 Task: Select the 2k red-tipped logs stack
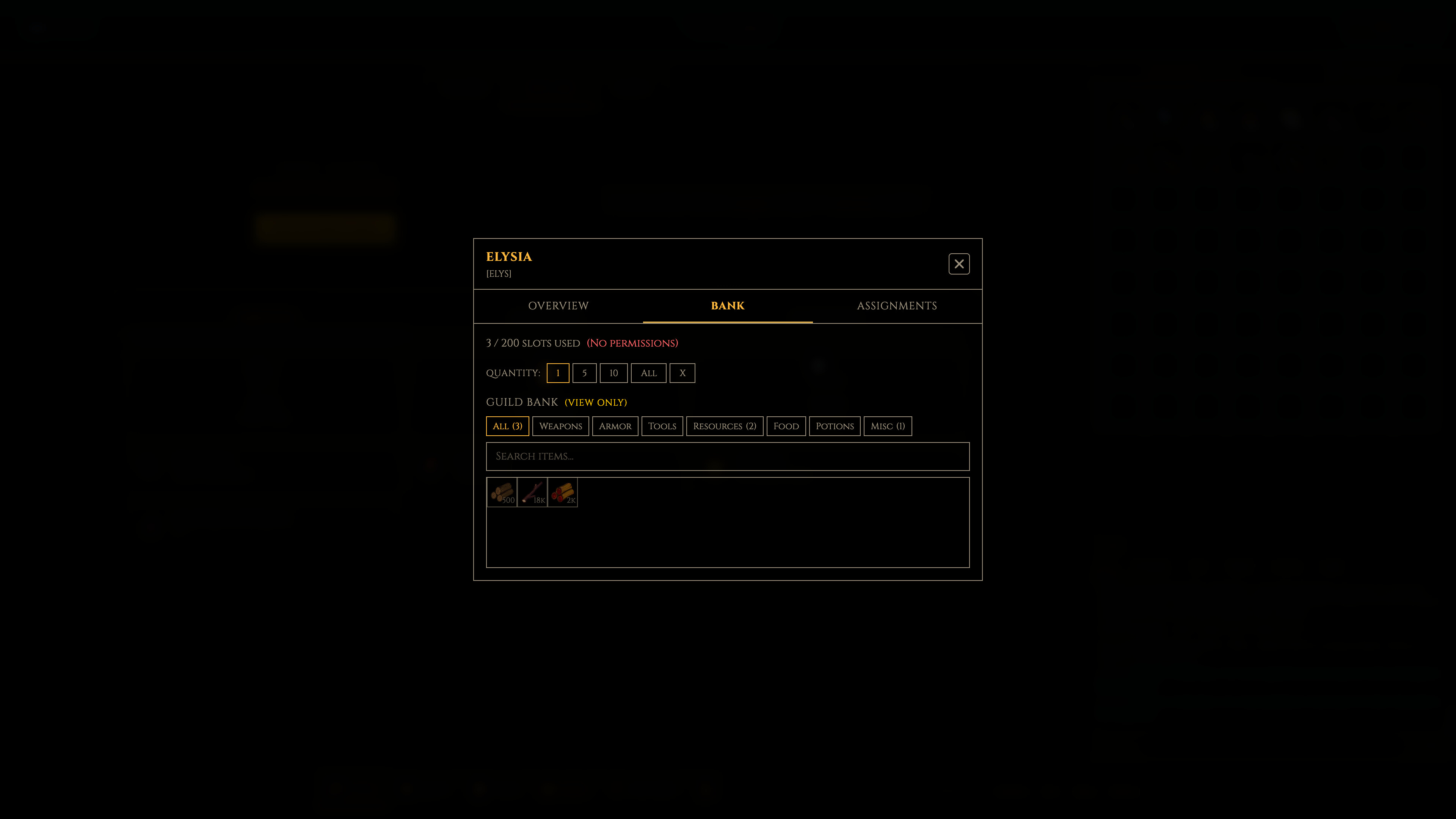pos(562,492)
